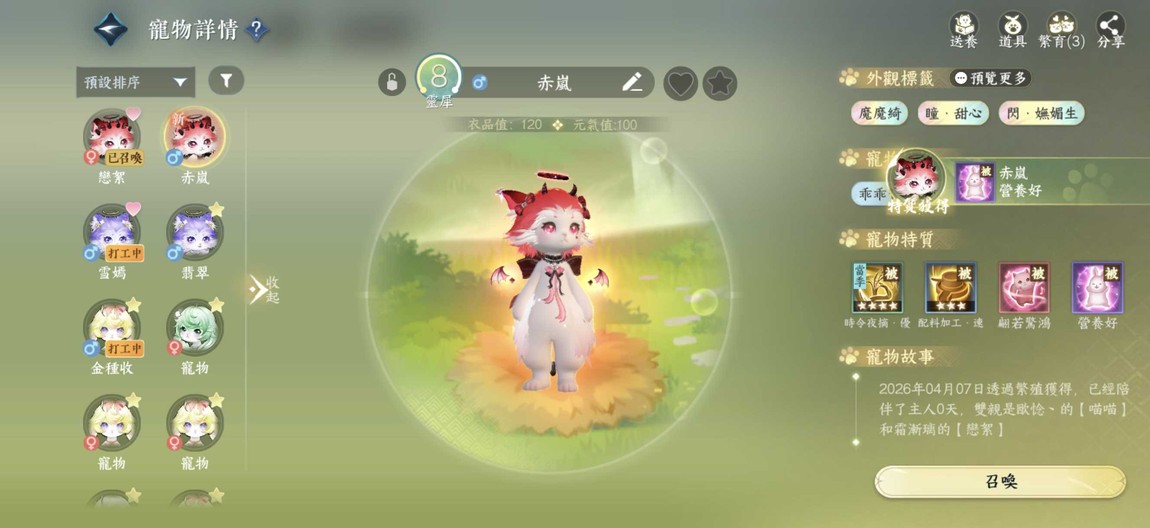Screen dimensions: 1150x528
Task: Select the pet 金種收 in the list
Action: (x=112, y=331)
